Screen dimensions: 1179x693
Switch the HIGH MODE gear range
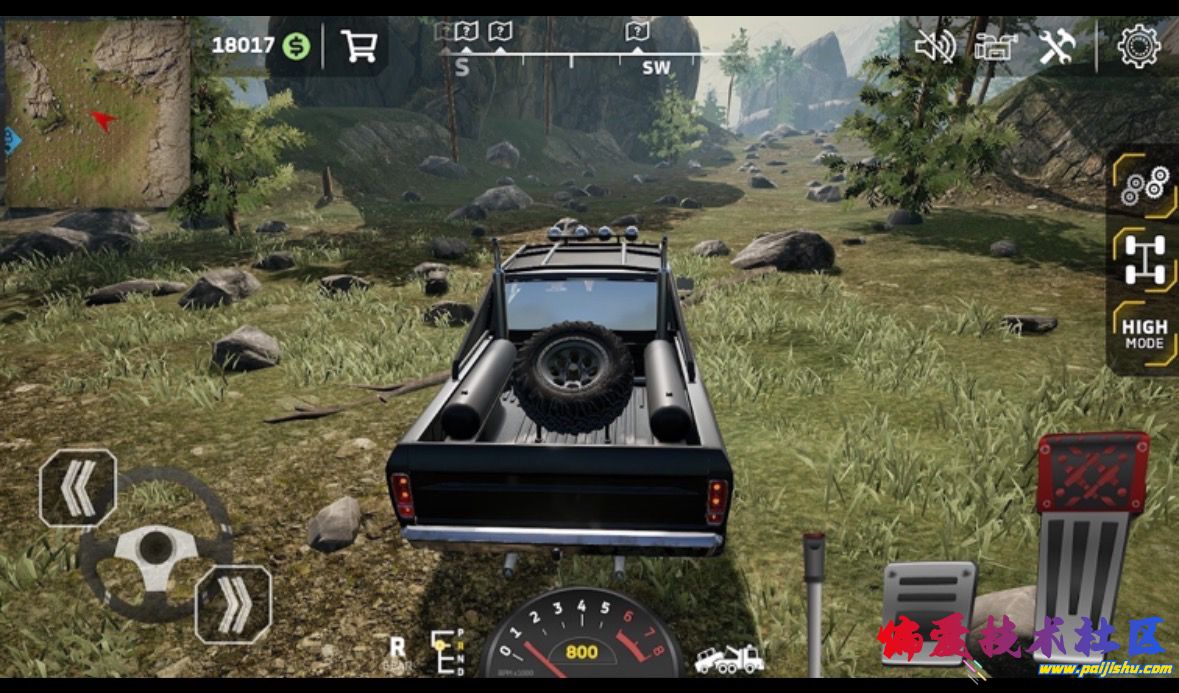[x=1144, y=334]
